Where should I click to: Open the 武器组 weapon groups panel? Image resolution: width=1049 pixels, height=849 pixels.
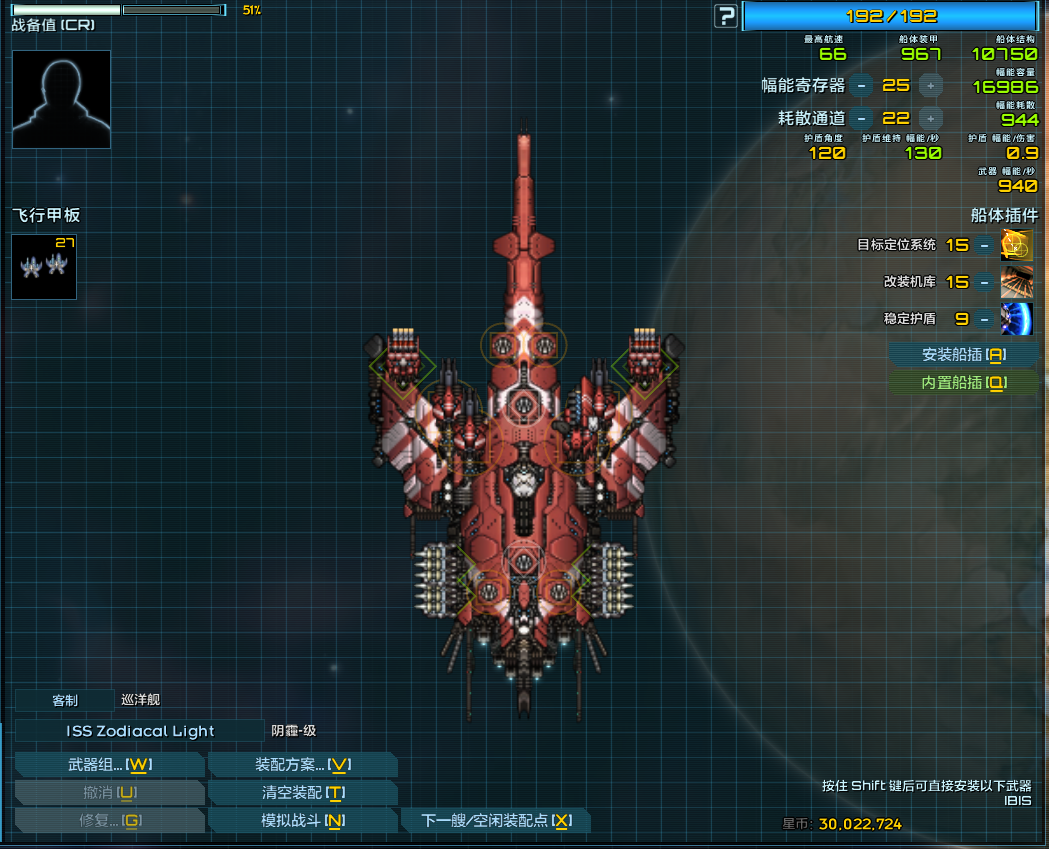click(109, 765)
